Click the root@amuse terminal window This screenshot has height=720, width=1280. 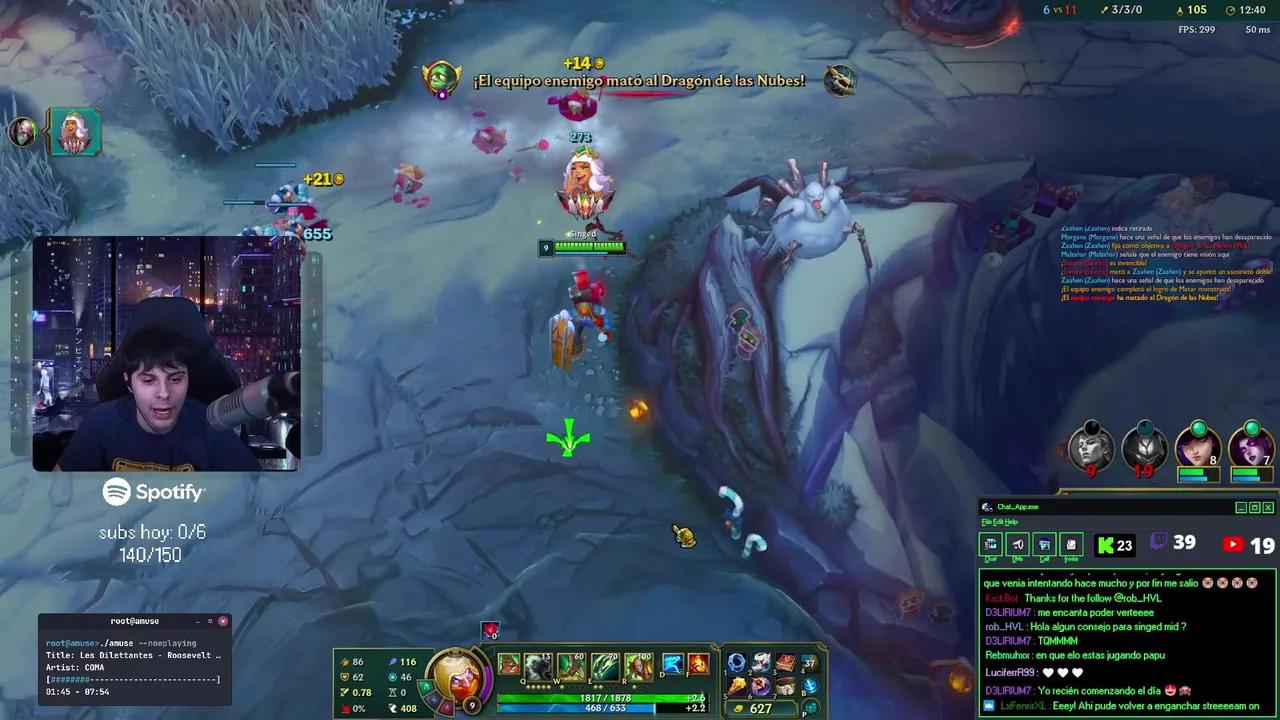point(135,660)
